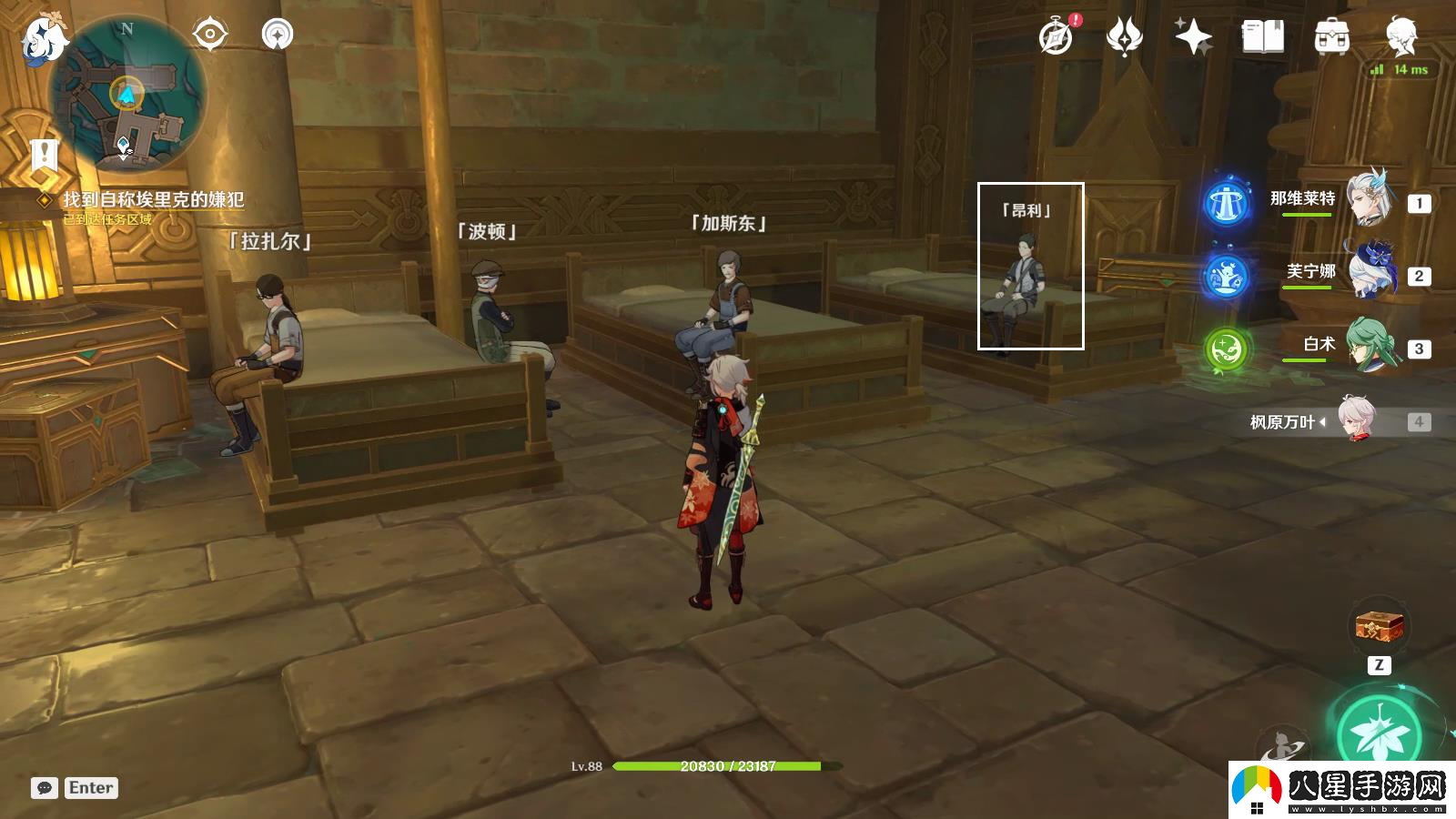Open the battle pass wings icon
1456x819 pixels.
[x=1124, y=37]
